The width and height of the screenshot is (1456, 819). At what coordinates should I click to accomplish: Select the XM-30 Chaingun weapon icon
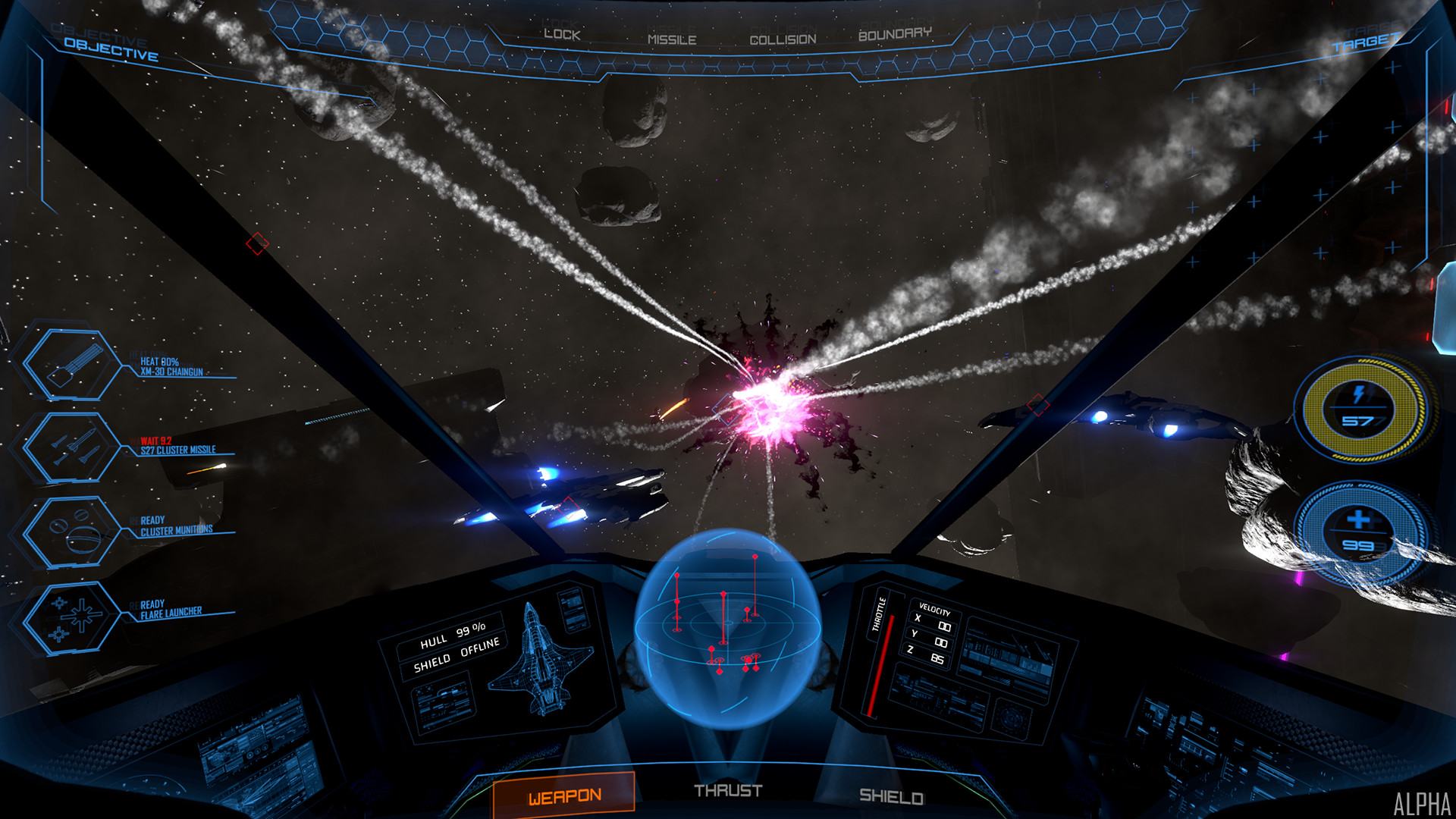point(71,363)
